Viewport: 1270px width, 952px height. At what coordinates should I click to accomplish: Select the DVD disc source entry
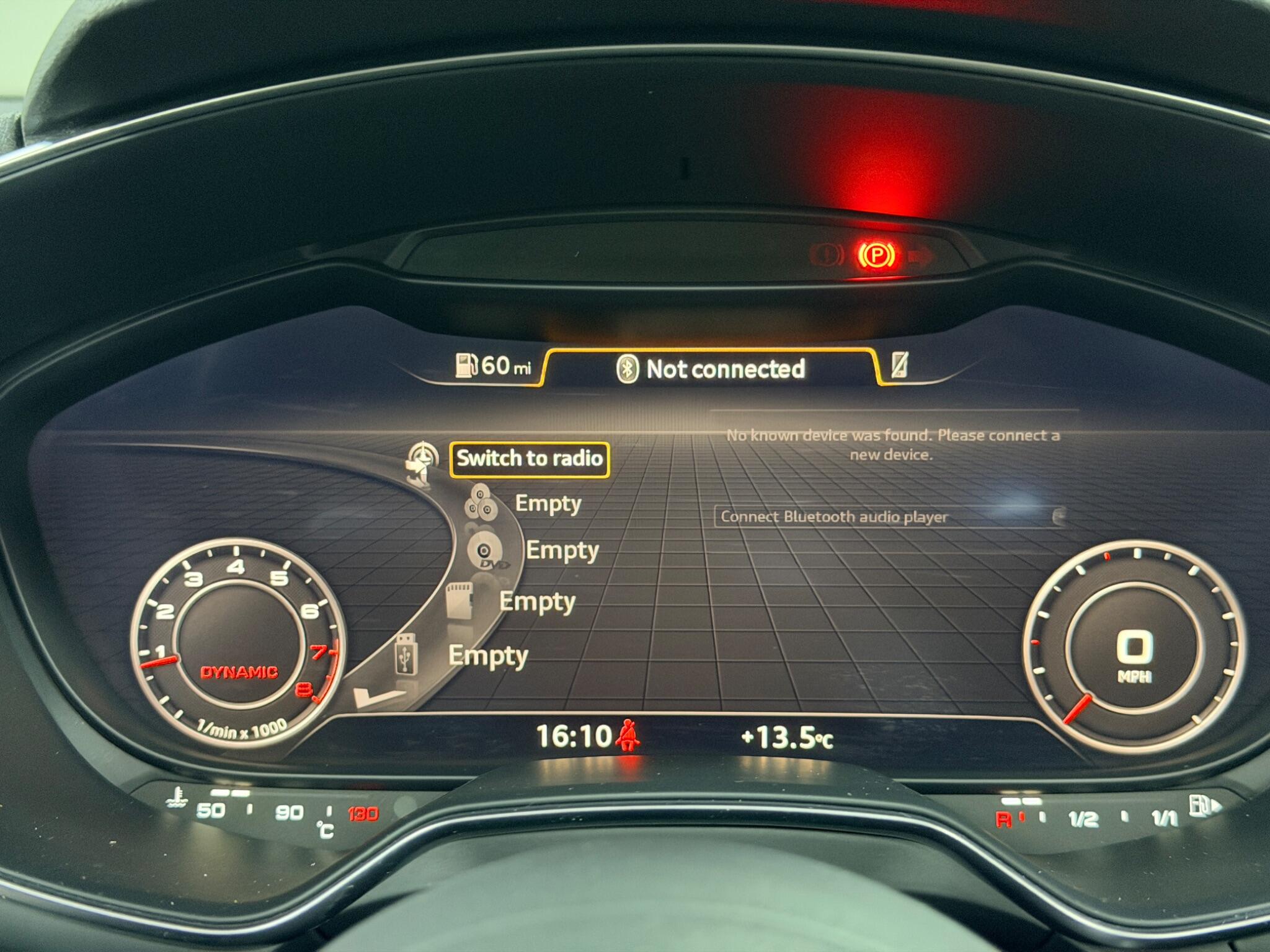(x=561, y=550)
